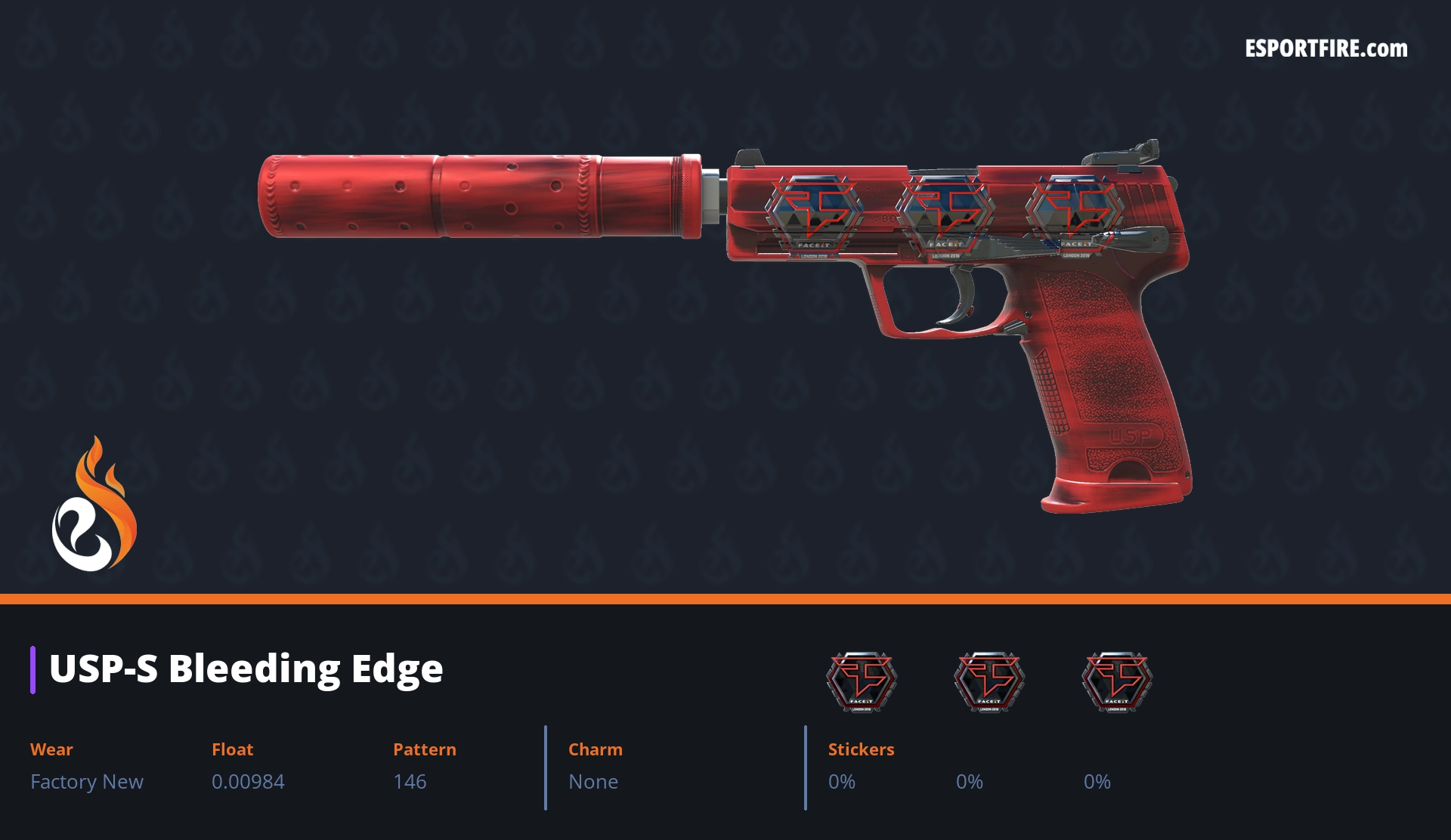This screenshot has width=1451, height=840.
Task: Click the ESPORTFIRE.com site name
Action: (1326, 48)
